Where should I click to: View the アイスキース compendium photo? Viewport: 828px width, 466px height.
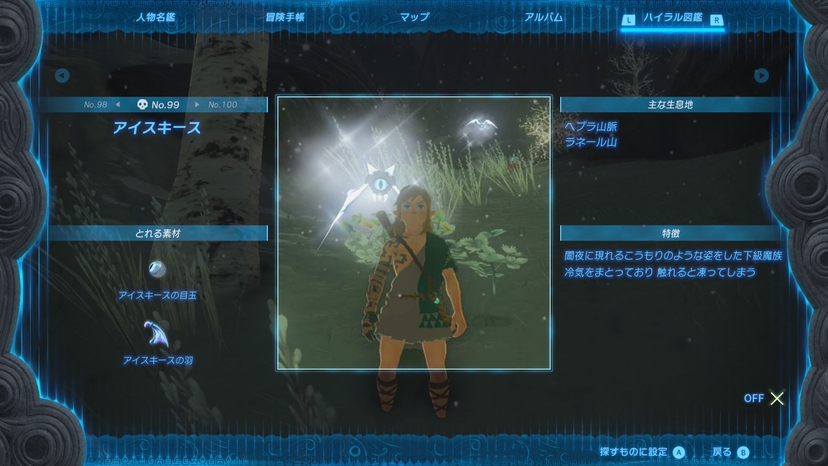coord(414,233)
